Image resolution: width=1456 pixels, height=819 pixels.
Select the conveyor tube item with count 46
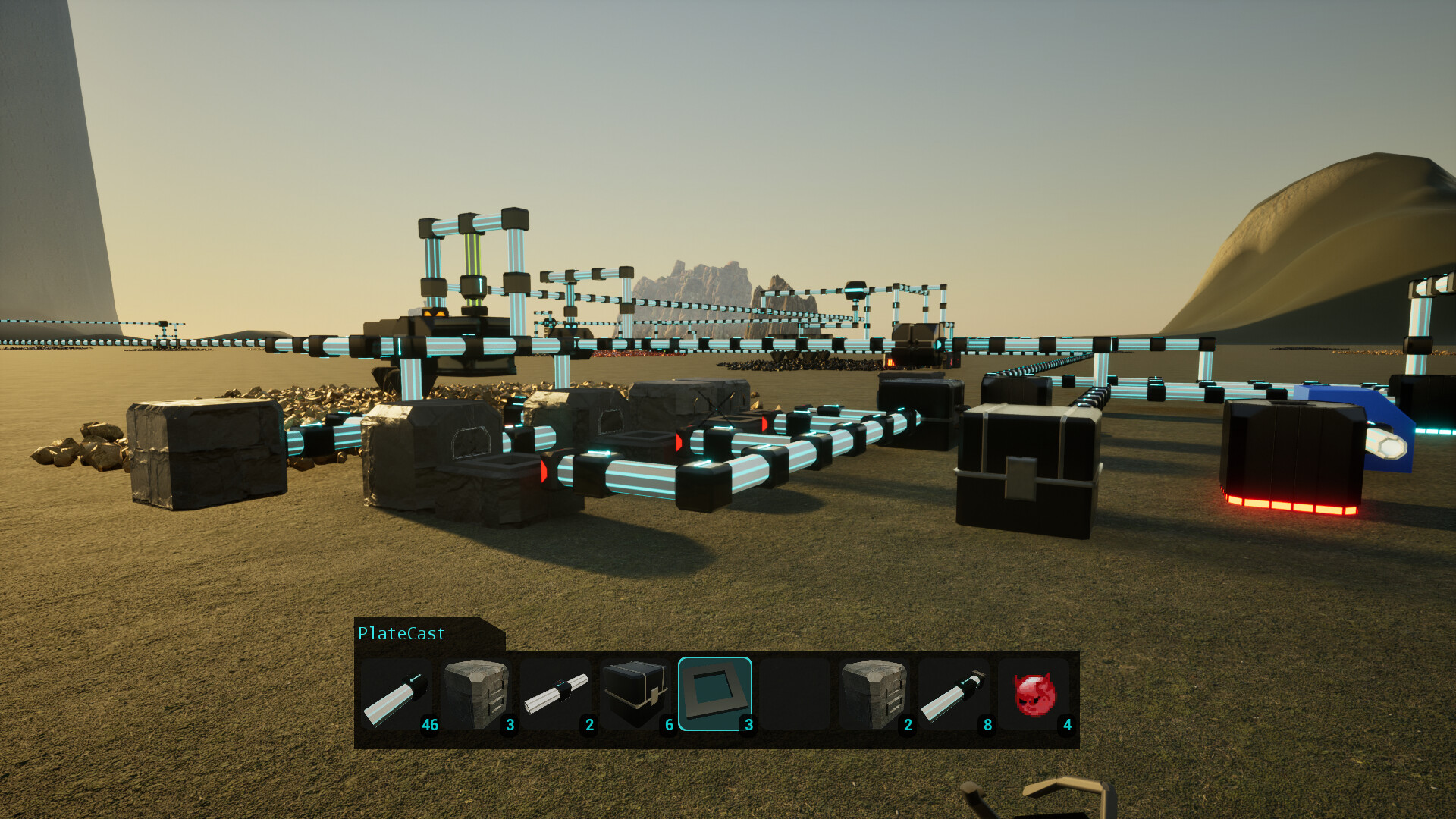[397, 694]
